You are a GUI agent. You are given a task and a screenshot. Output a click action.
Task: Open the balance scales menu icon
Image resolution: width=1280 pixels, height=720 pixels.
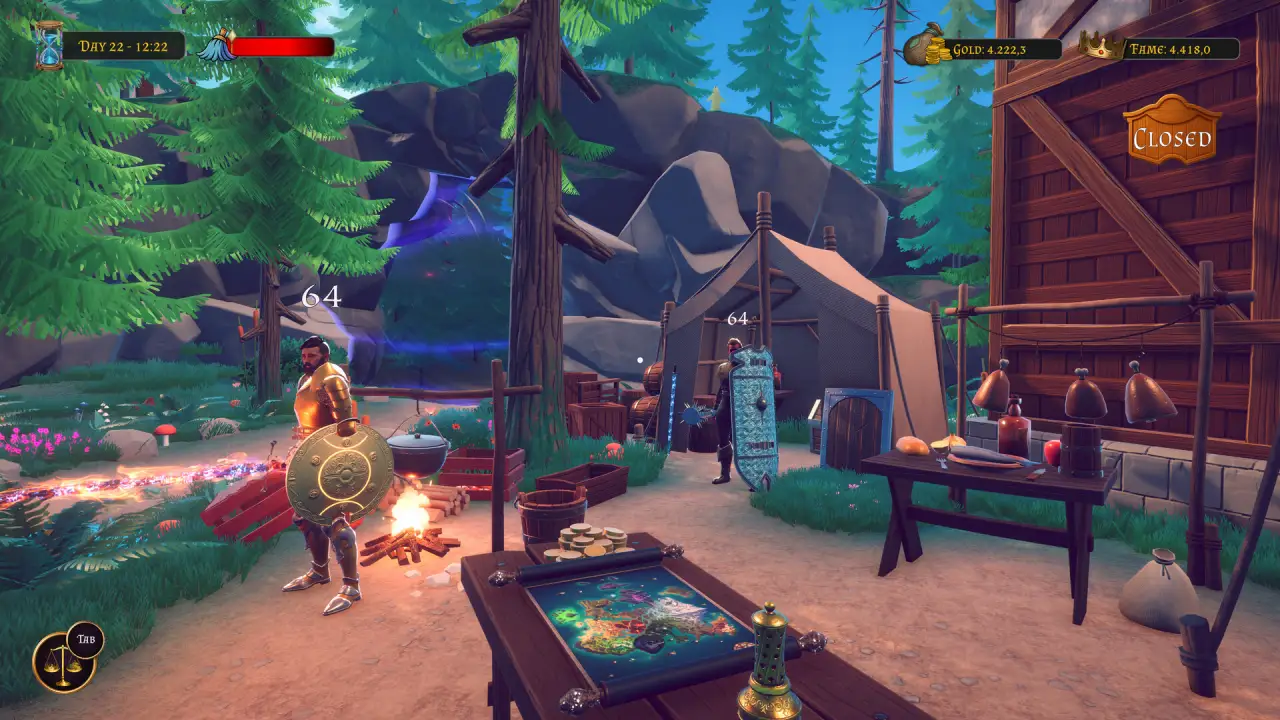tap(62, 663)
